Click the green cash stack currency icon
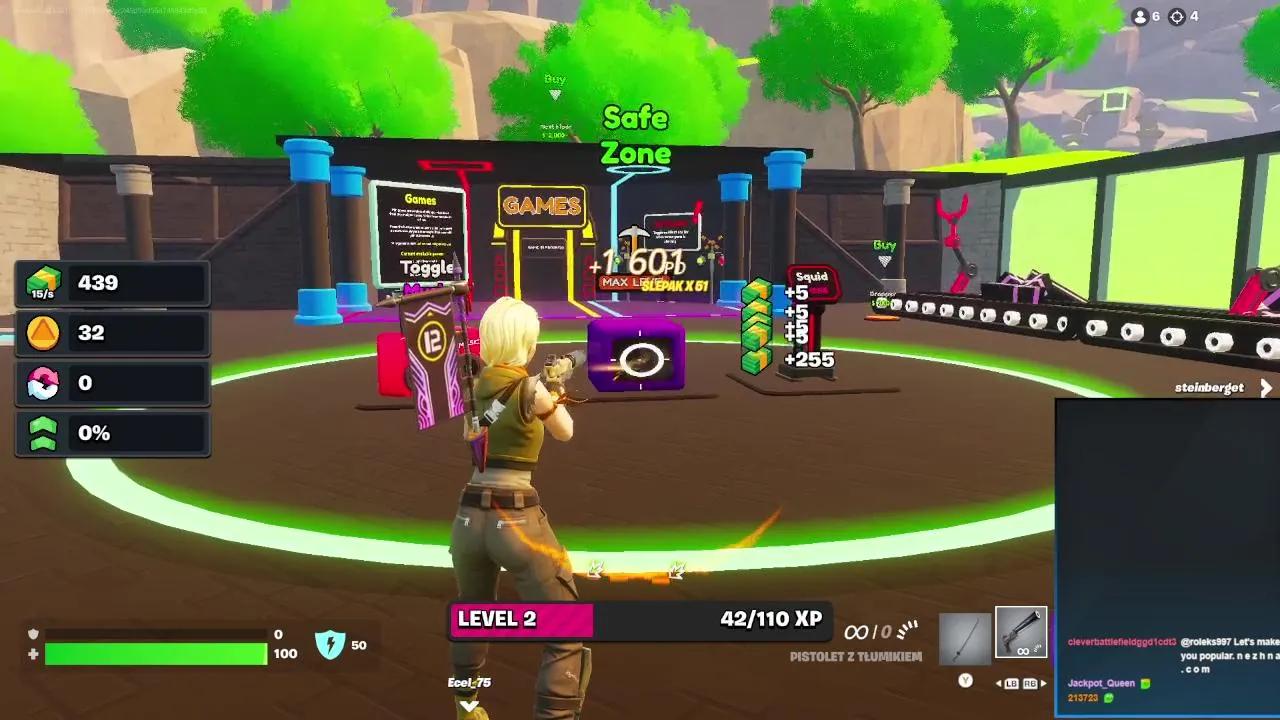 (x=41, y=281)
